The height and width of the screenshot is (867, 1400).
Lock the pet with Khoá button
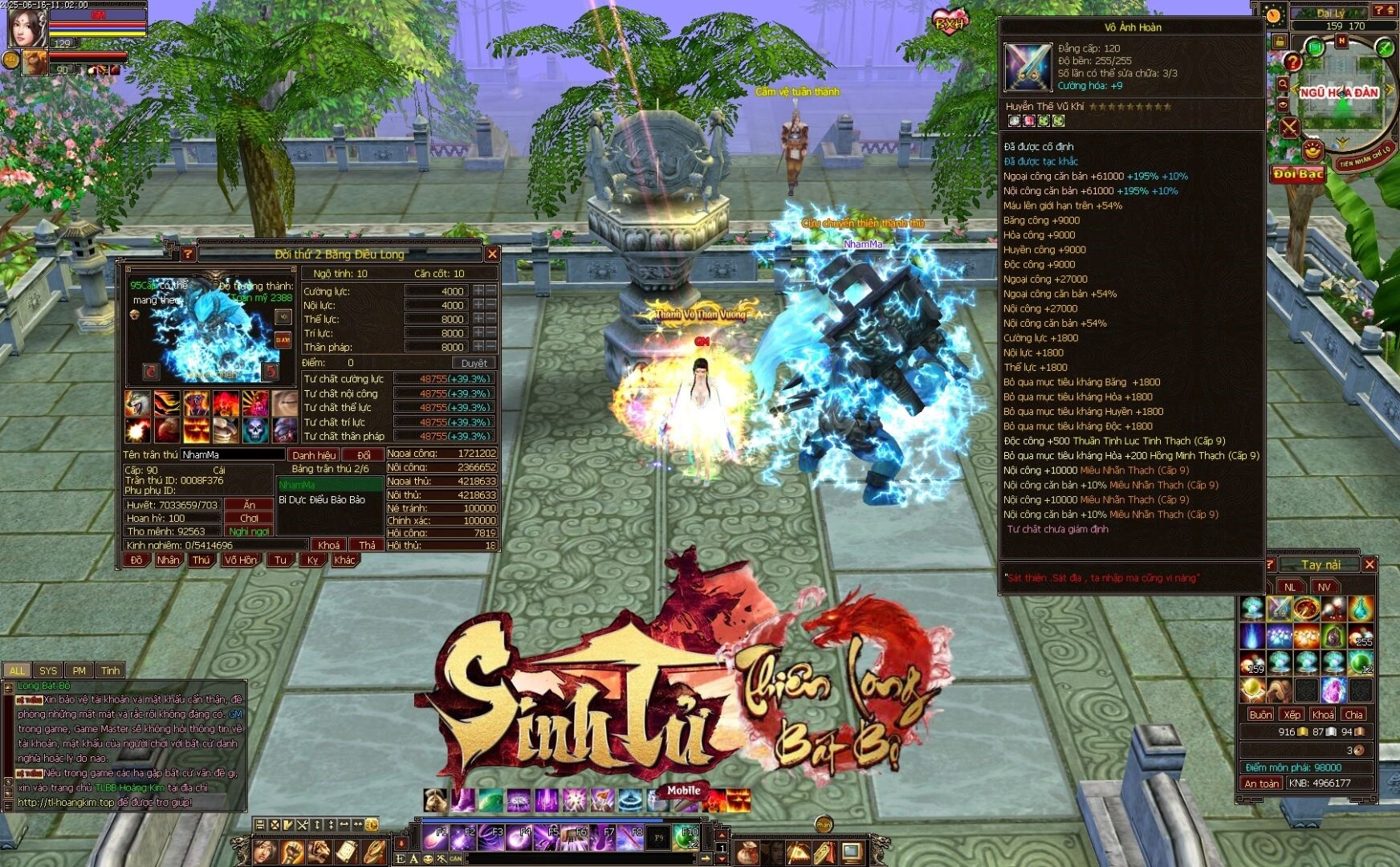[x=328, y=545]
